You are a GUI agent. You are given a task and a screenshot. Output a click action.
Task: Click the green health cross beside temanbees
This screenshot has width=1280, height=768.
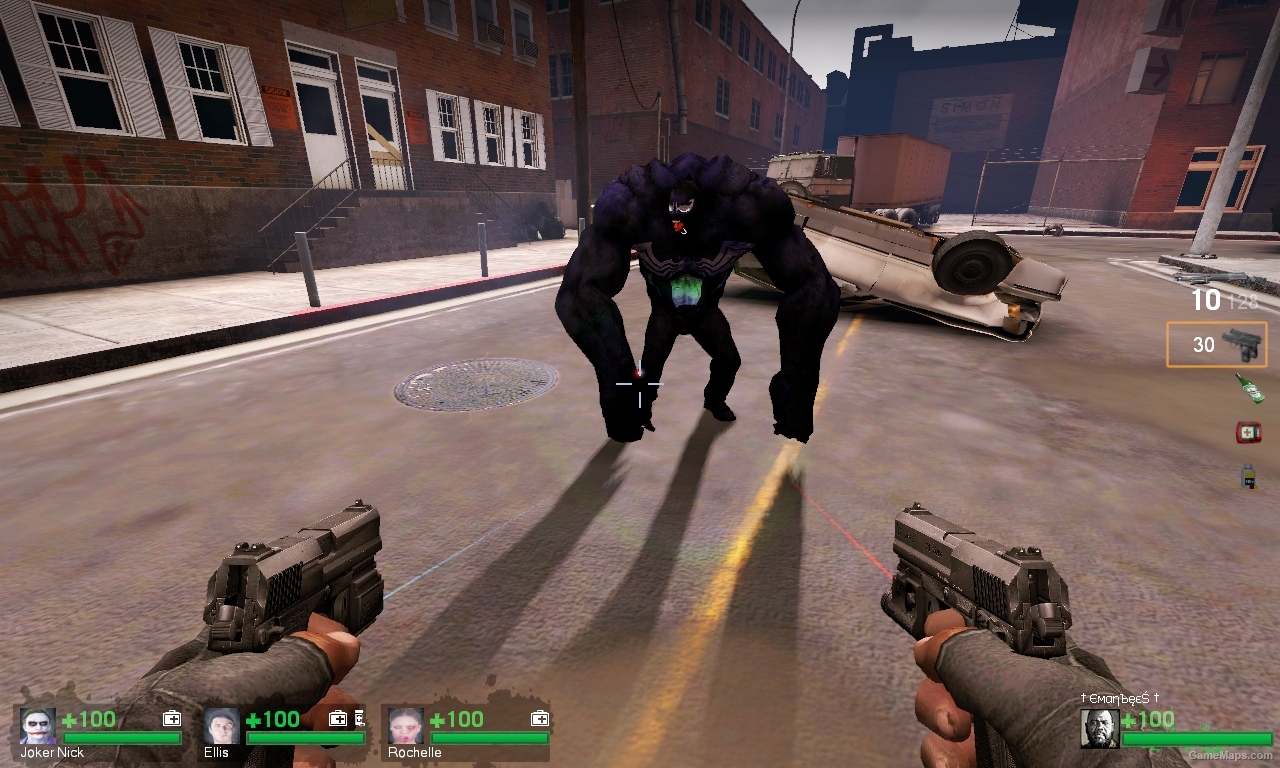coord(1128,719)
